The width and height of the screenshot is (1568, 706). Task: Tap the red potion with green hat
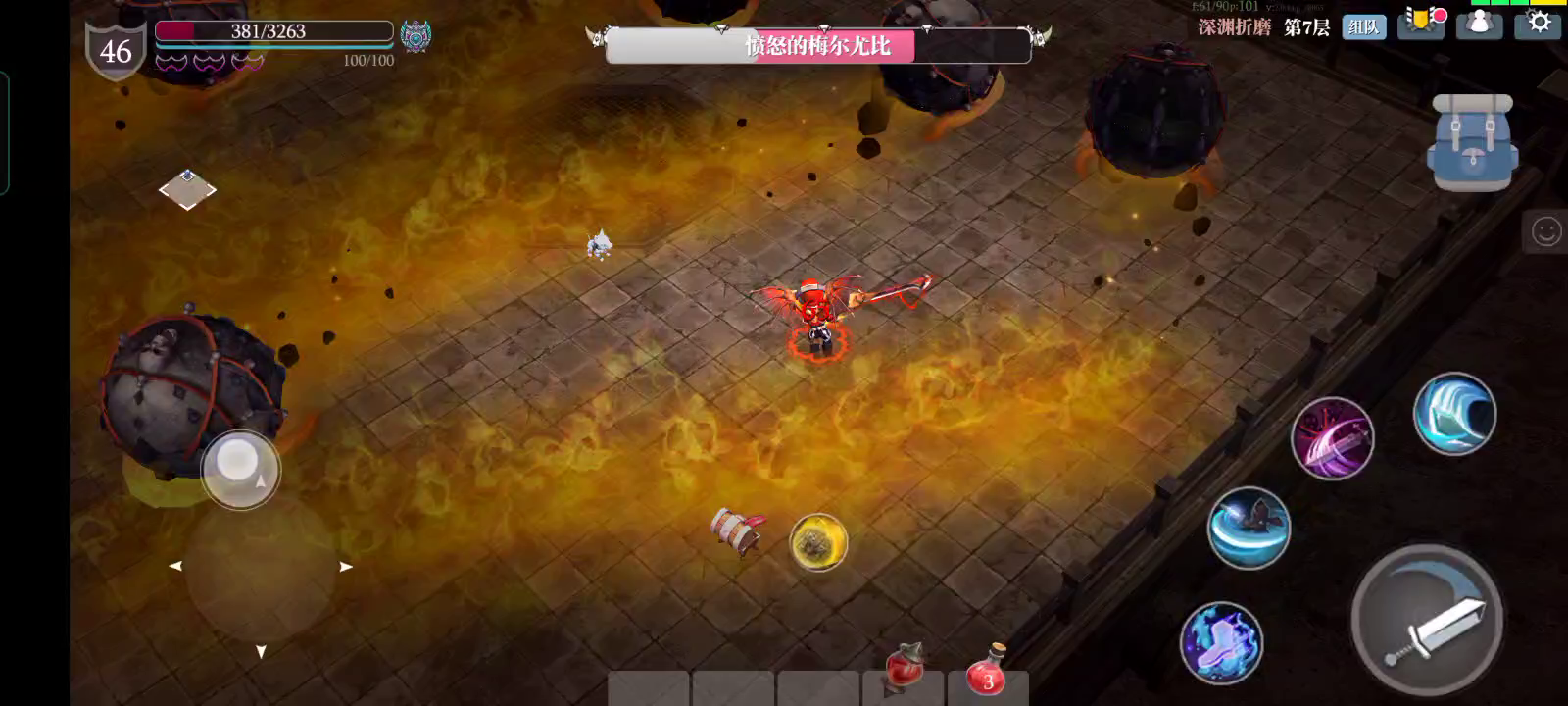pyautogui.click(x=903, y=669)
